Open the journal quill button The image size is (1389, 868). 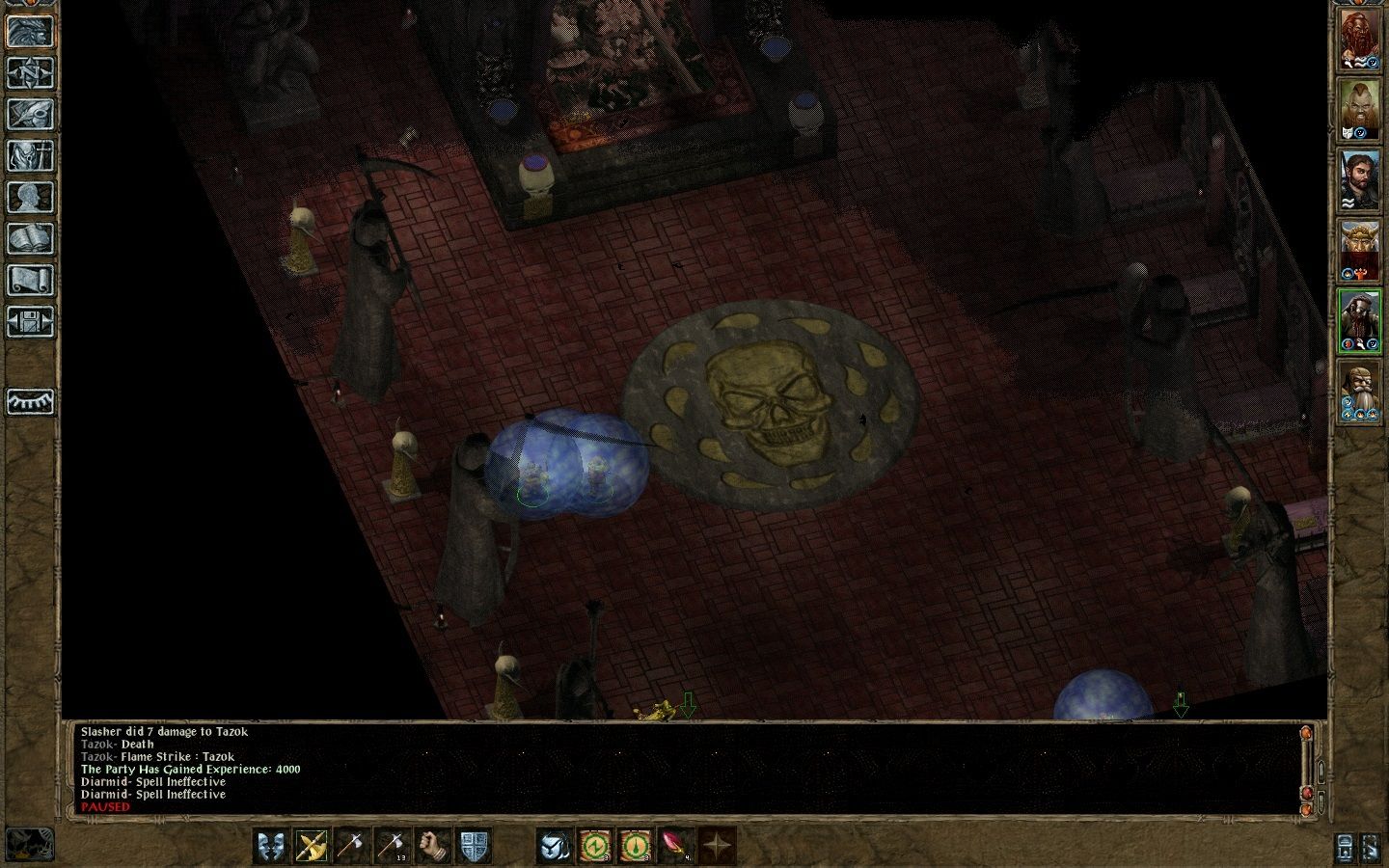[x=30, y=114]
